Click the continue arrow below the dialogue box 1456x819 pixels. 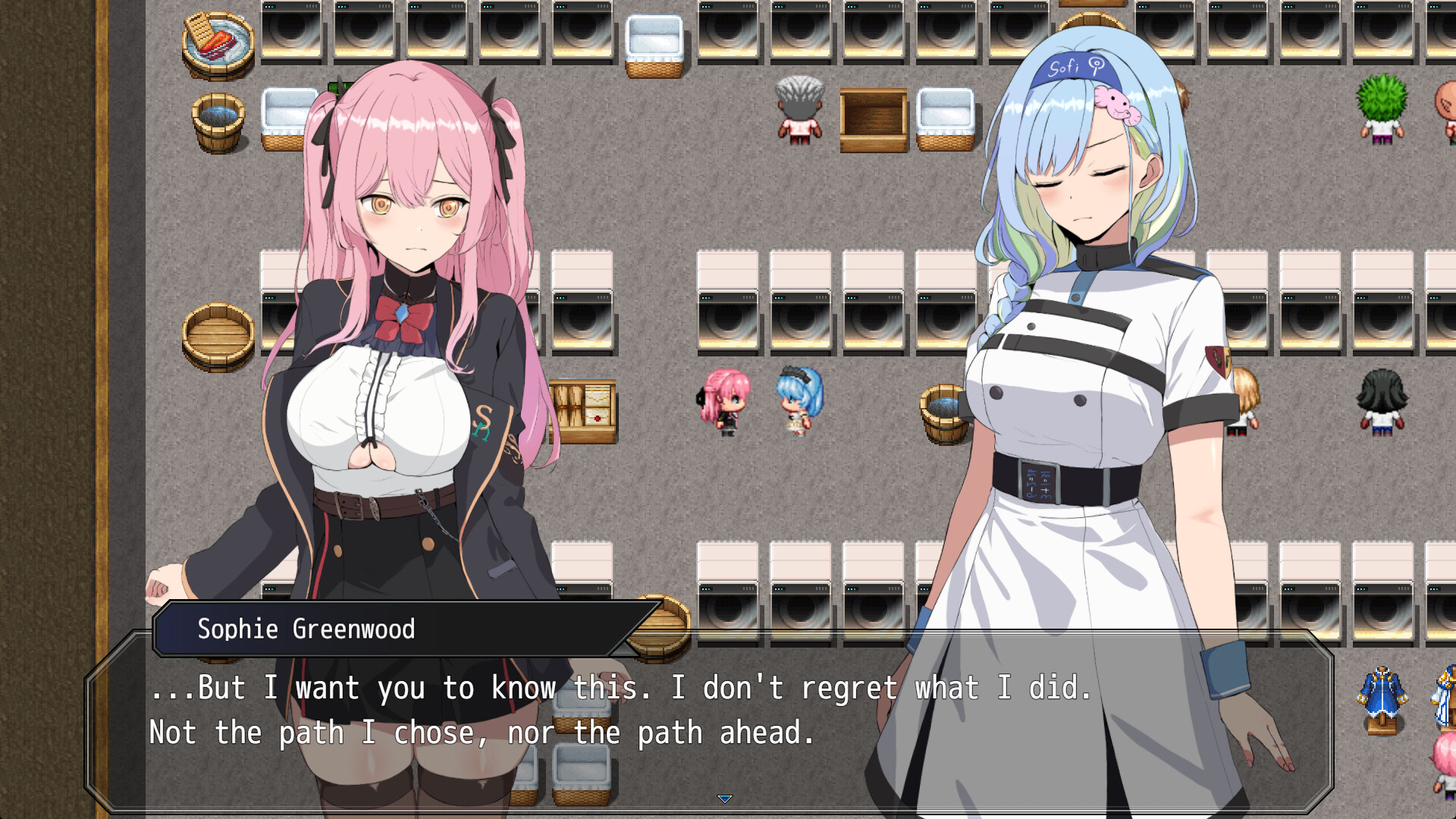click(726, 798)
